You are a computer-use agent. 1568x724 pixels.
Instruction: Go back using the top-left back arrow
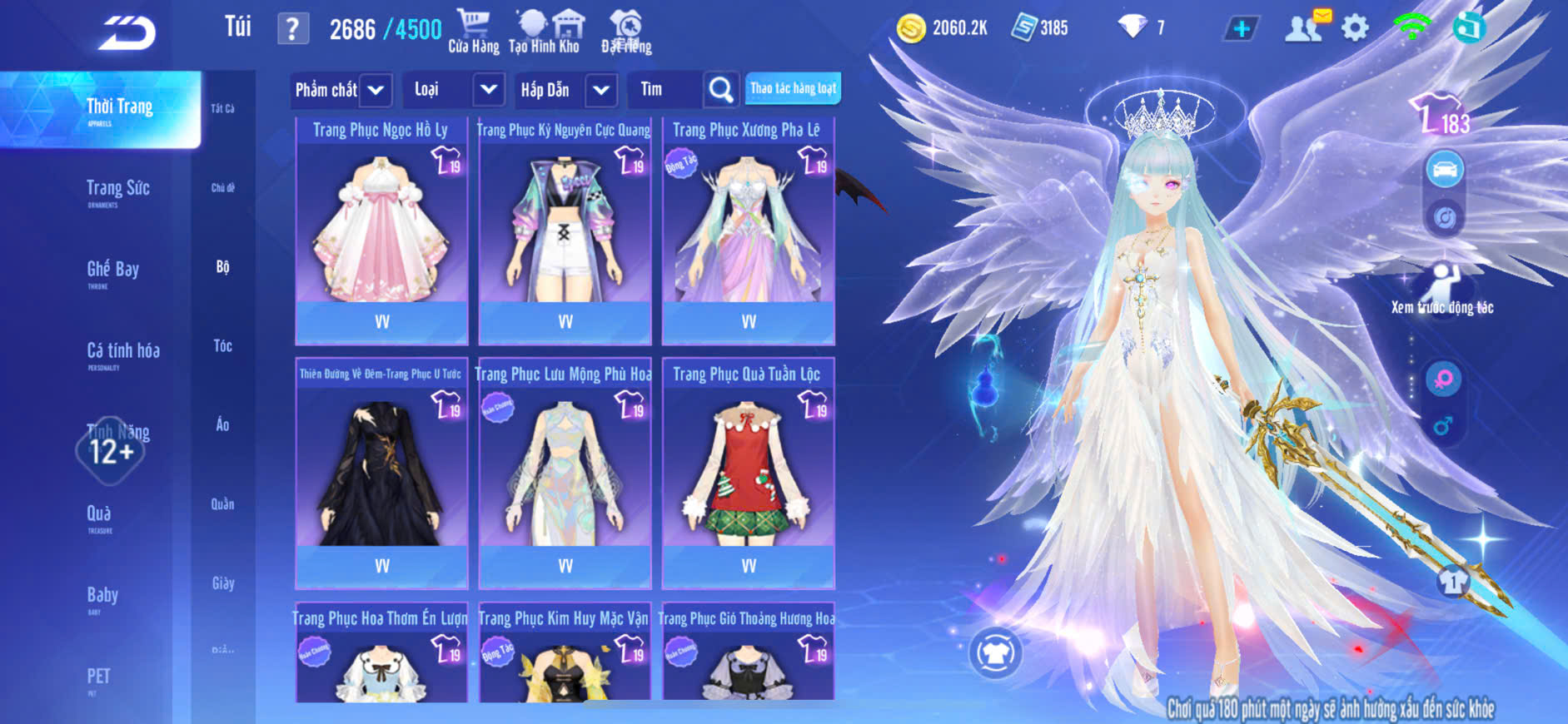coord(127,33)
